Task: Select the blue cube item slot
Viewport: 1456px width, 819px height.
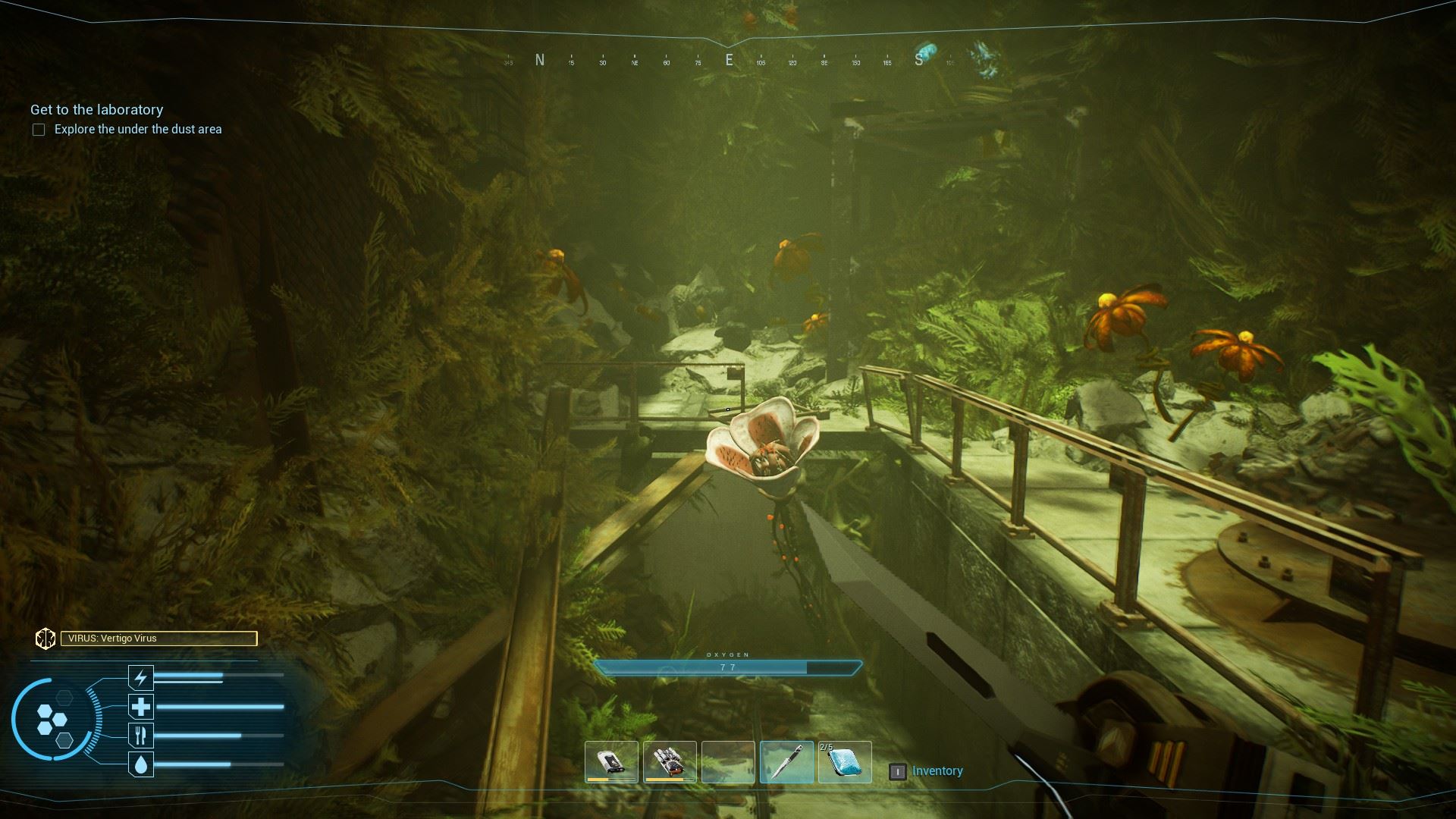Action: coord(845,761)
